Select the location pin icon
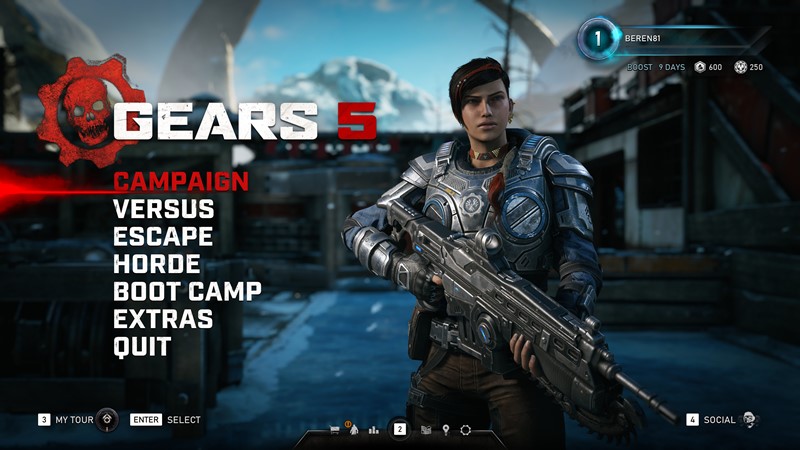800x450 pixels. tap(446, 430)
